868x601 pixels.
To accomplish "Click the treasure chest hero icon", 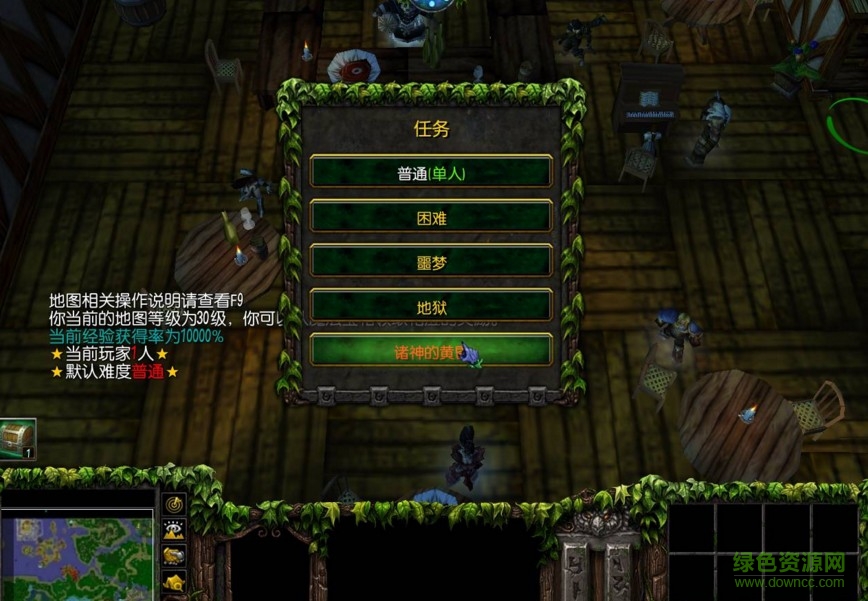I will 18,438.
